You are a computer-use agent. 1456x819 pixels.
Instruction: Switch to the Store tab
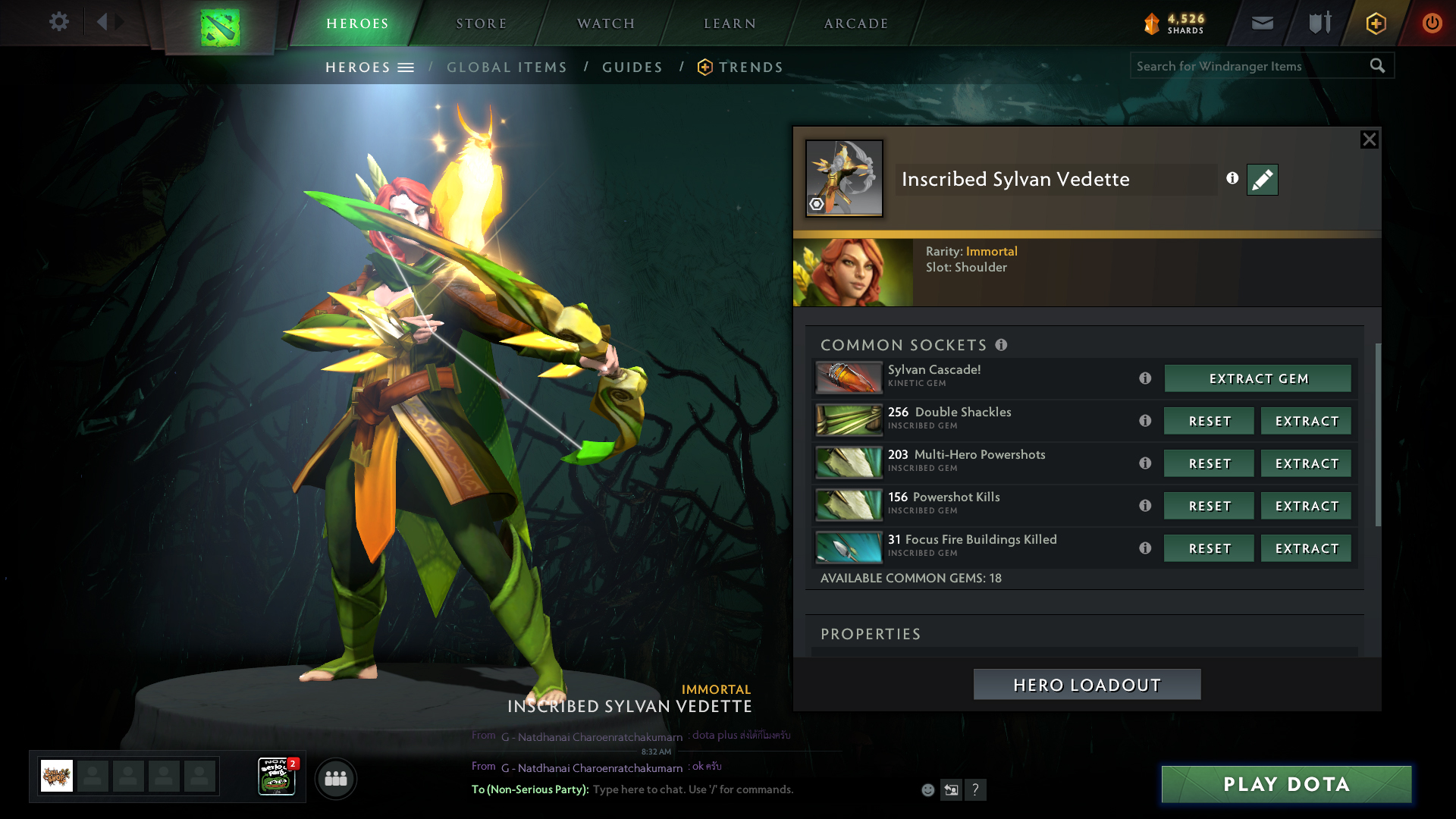(x=481, y=24)
